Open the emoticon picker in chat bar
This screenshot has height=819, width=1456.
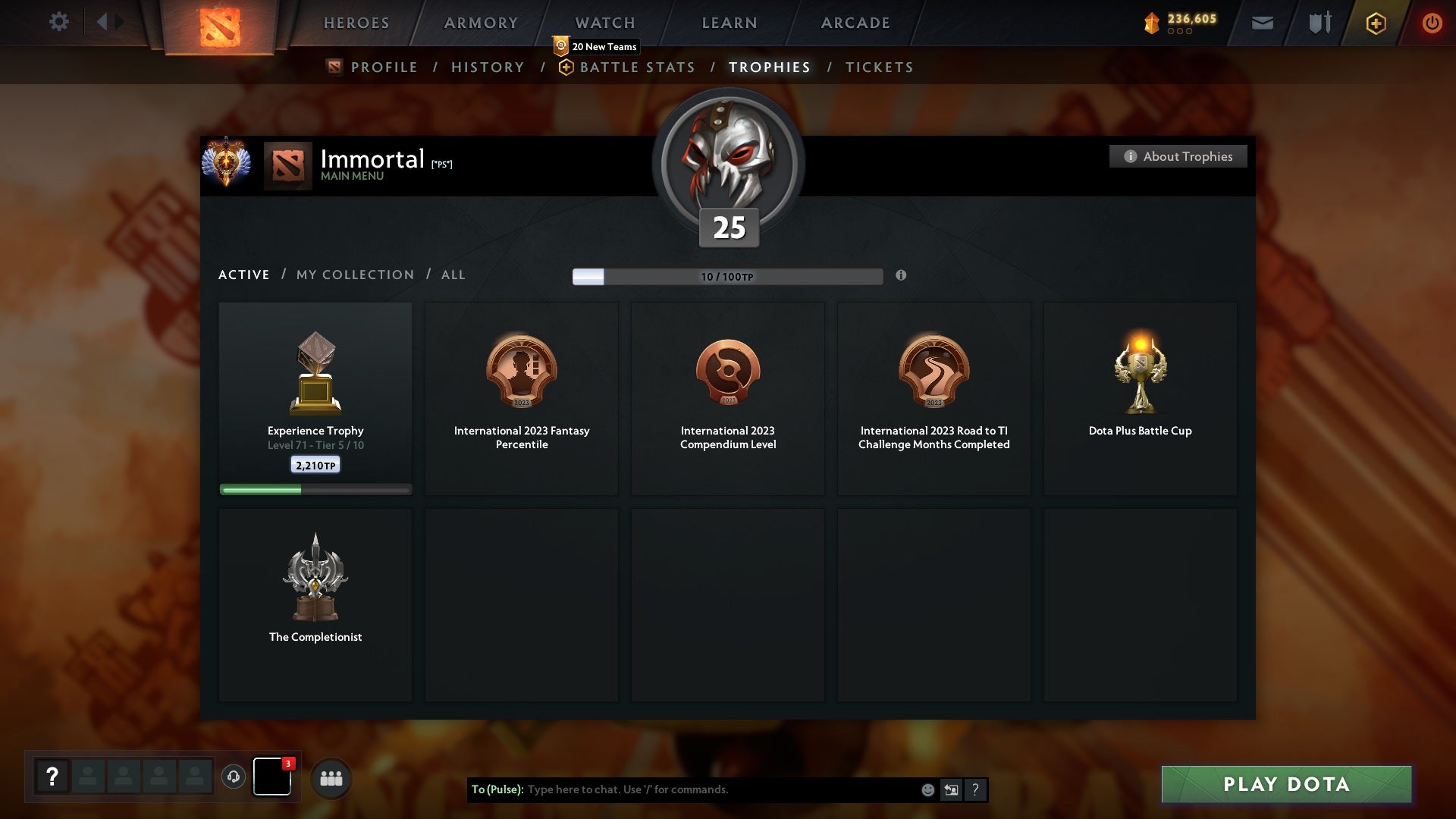click(927, 789)
